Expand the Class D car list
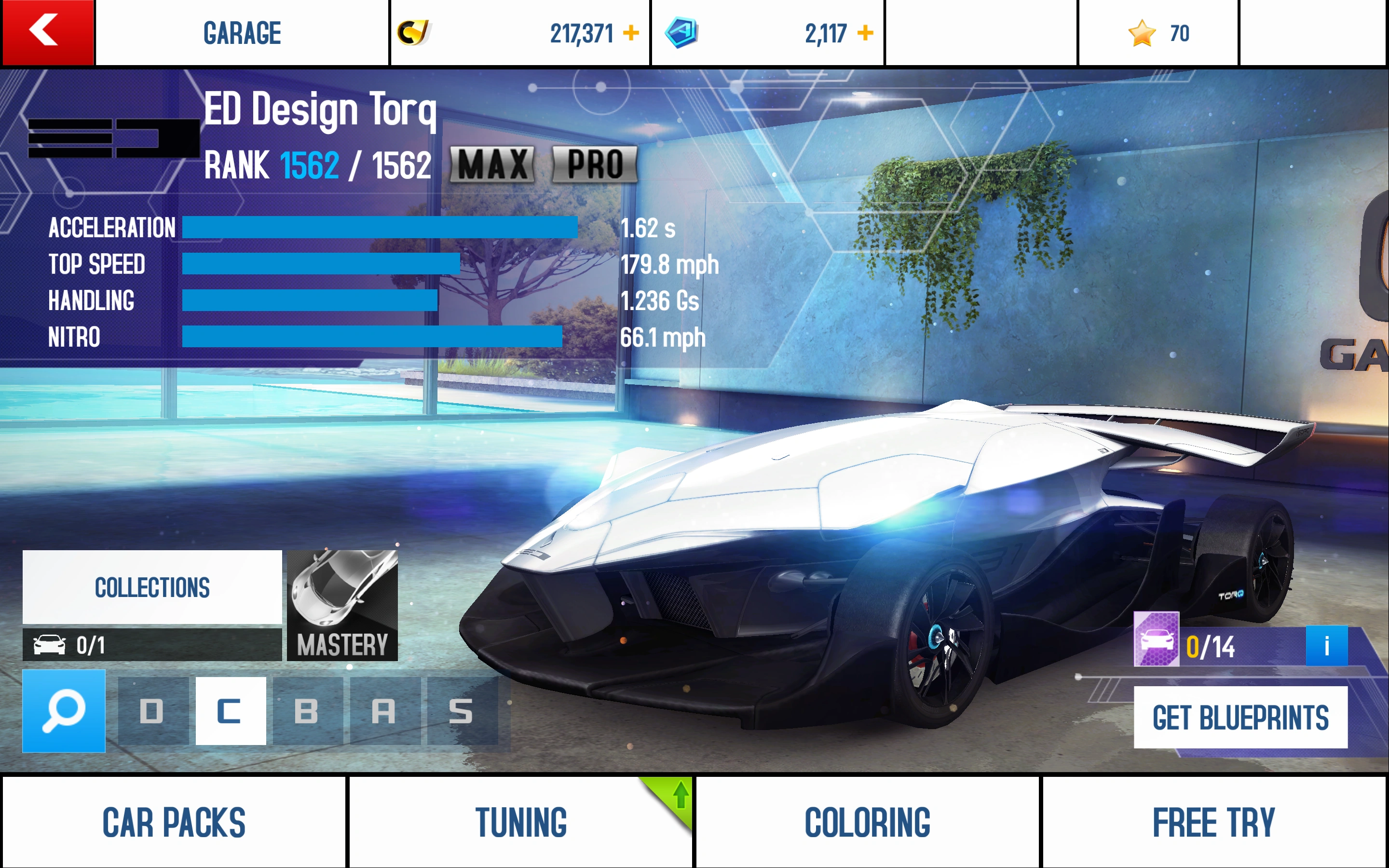The height and width of the screenshot is (868, 1389). [153, 712]
